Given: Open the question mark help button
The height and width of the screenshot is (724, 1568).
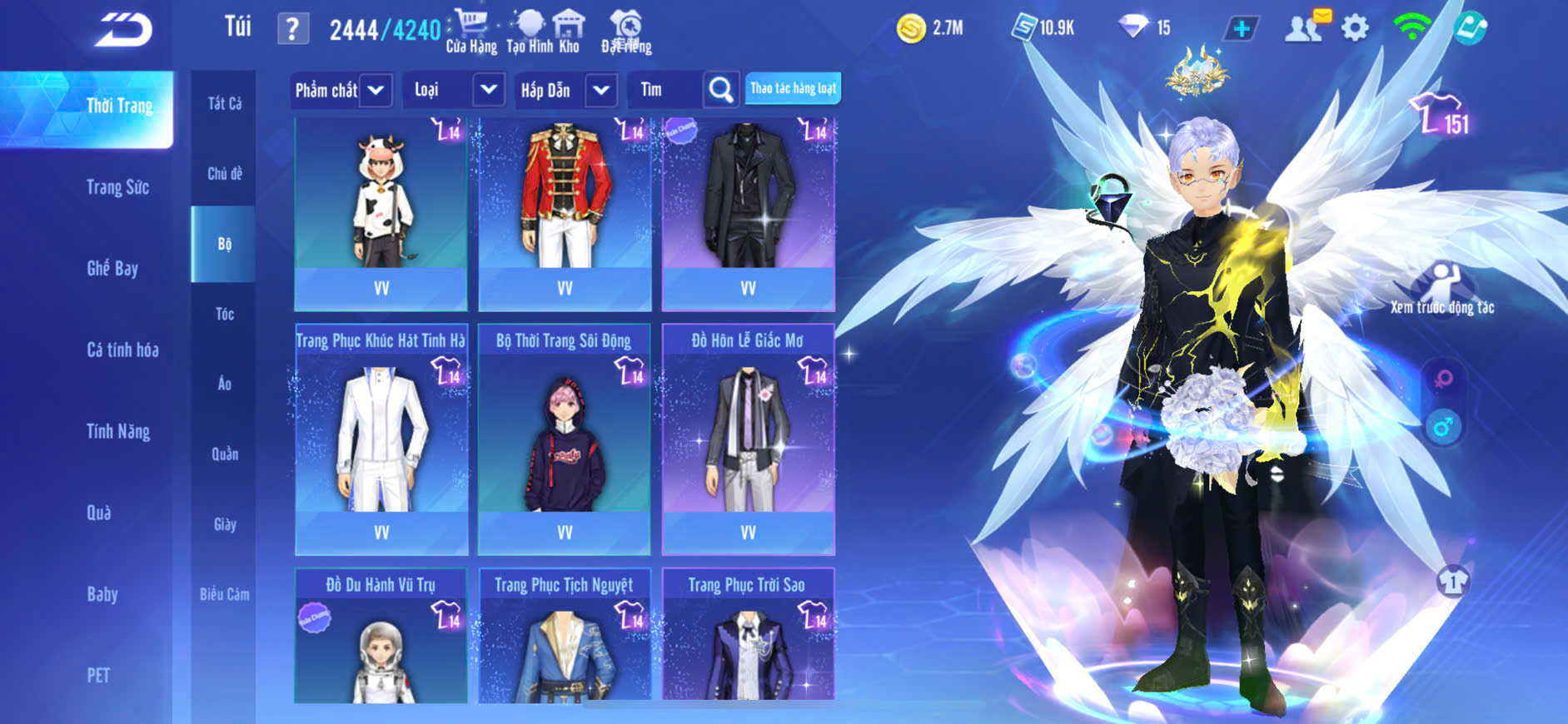Looking at the screenshot, I should [292, 30].
